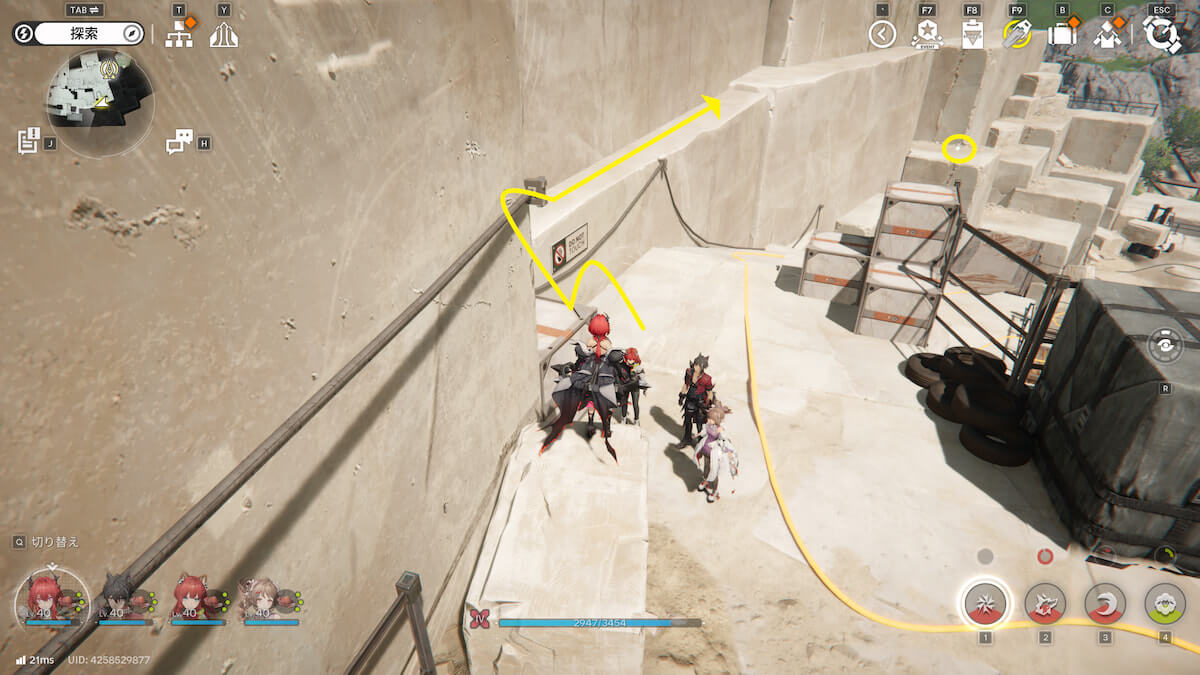
Task: Open the chat speech bubbles icon
Action: pyautogui.click(x=179, y=142)
